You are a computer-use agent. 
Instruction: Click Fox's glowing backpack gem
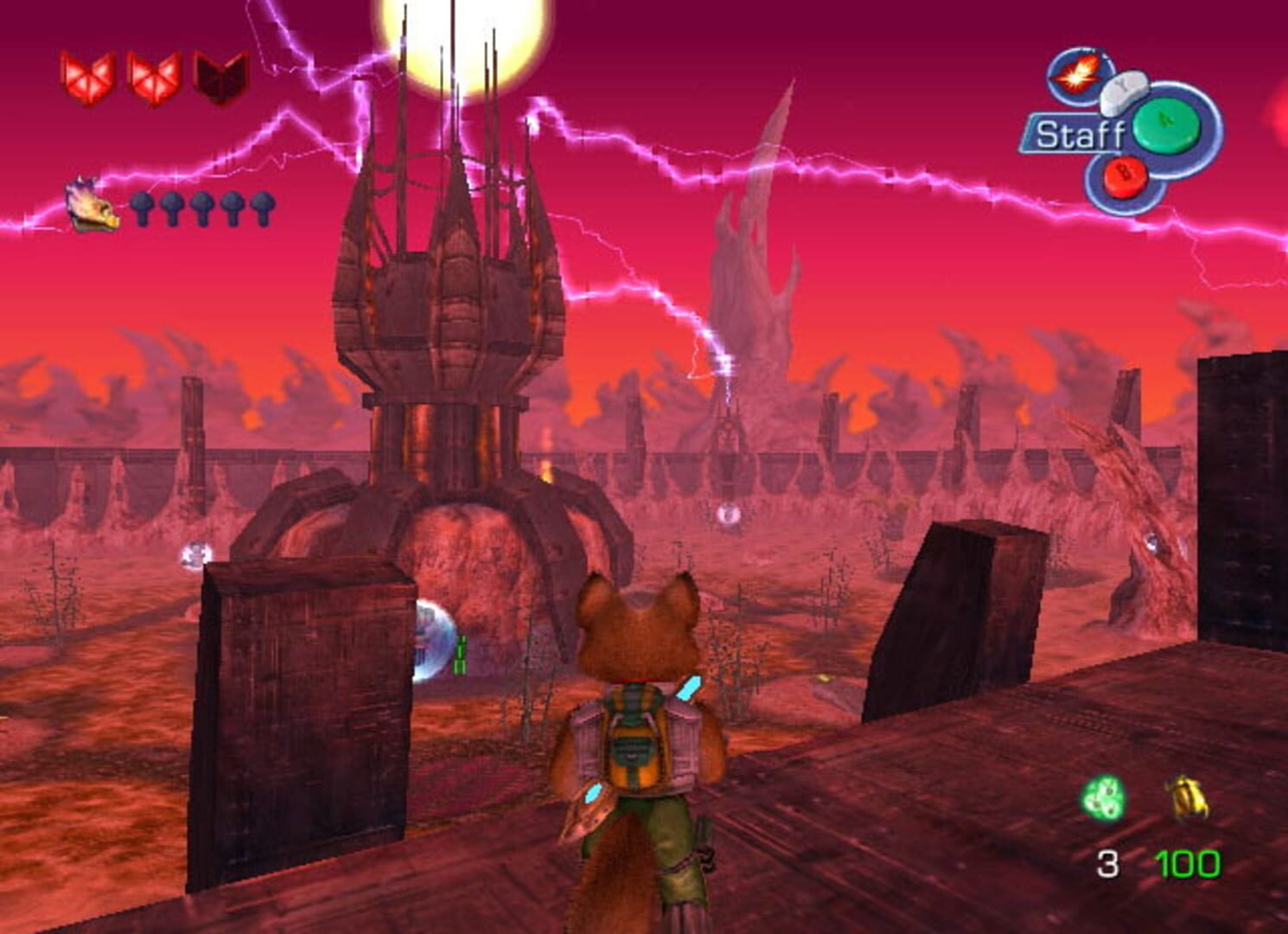click(x=689, y=688)
